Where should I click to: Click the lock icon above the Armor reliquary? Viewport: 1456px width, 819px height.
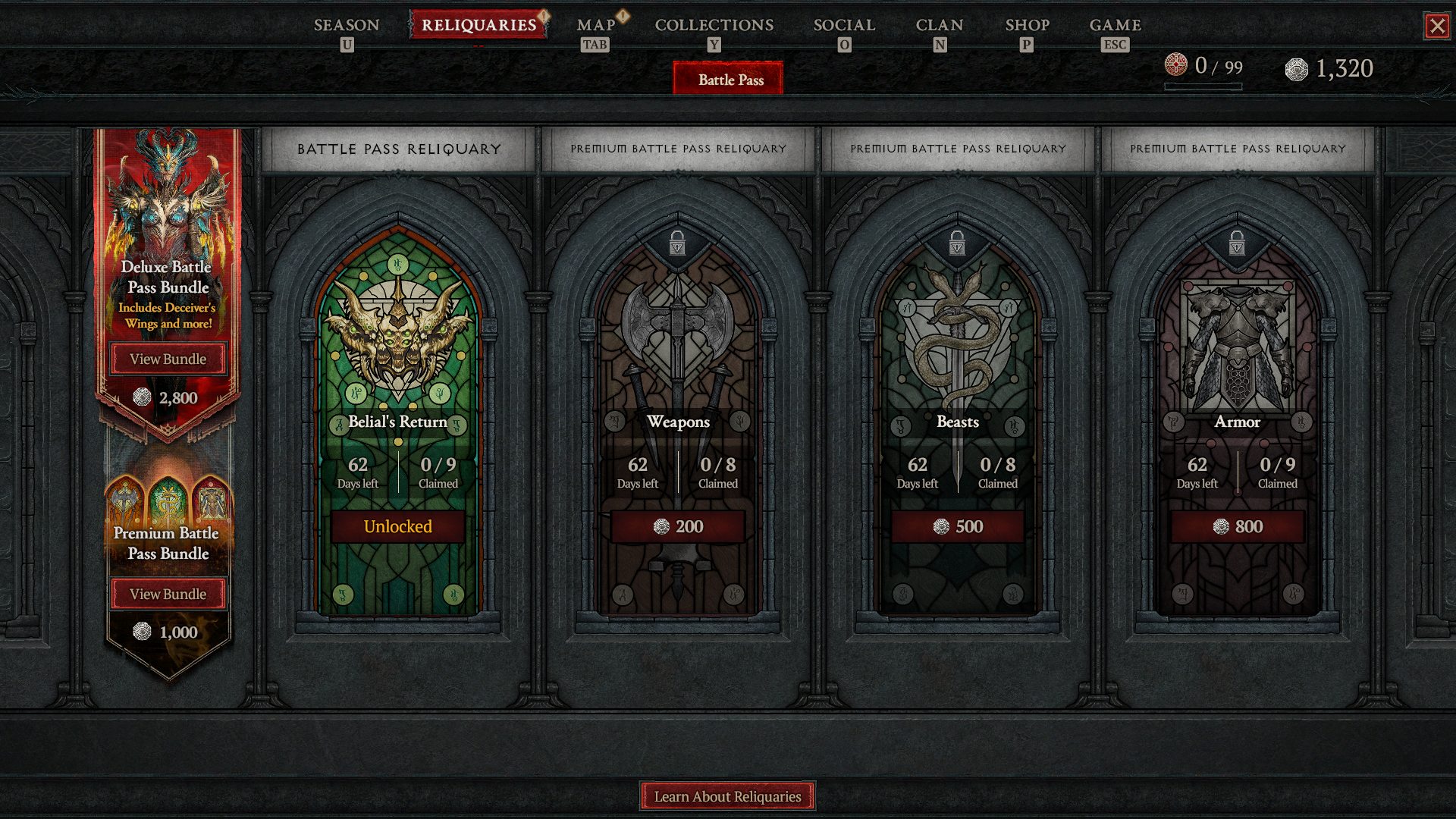point(1237,243)
